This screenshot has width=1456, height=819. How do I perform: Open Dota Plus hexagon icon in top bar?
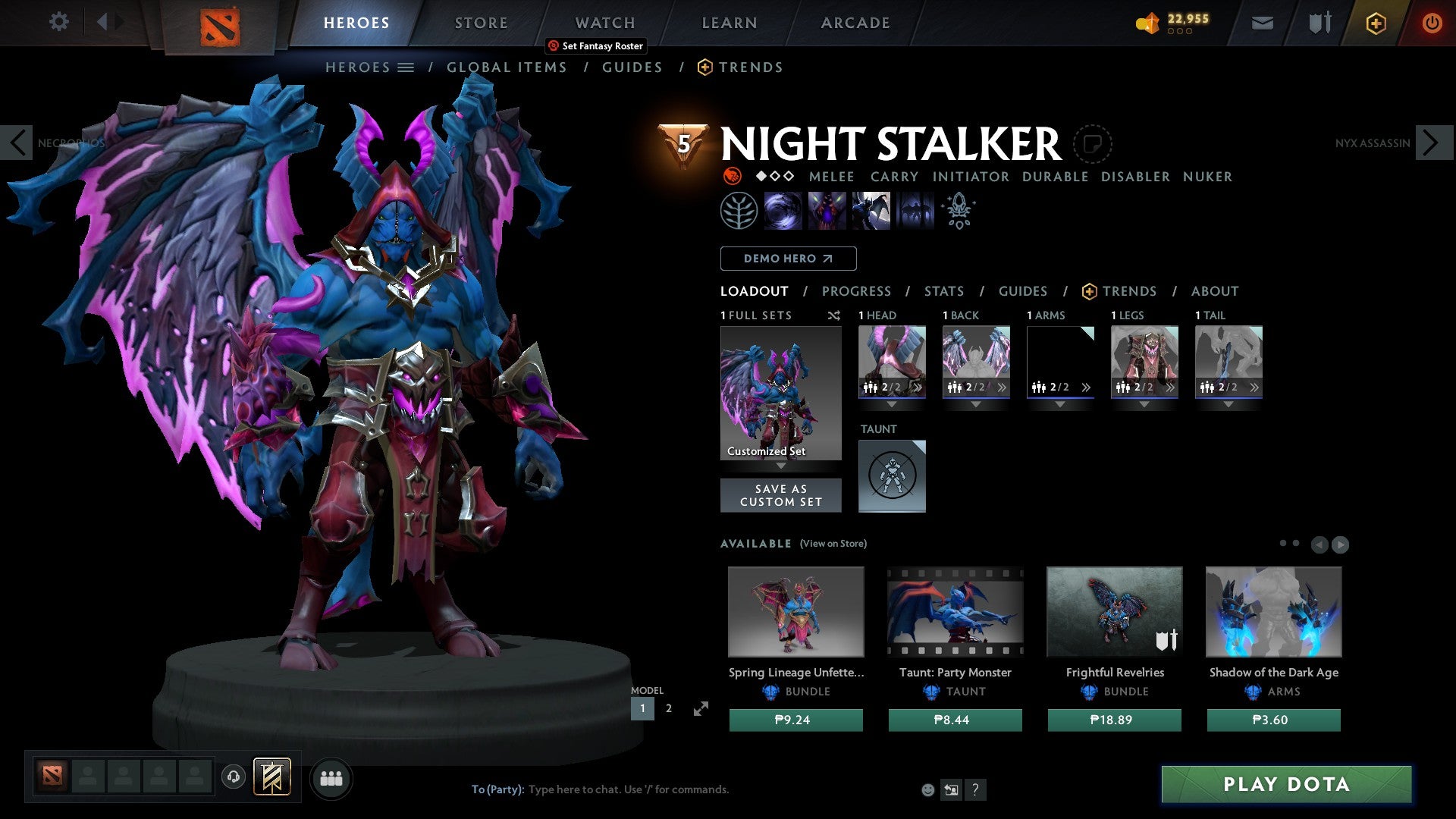pyautogui.click(x=1375, y=23)
